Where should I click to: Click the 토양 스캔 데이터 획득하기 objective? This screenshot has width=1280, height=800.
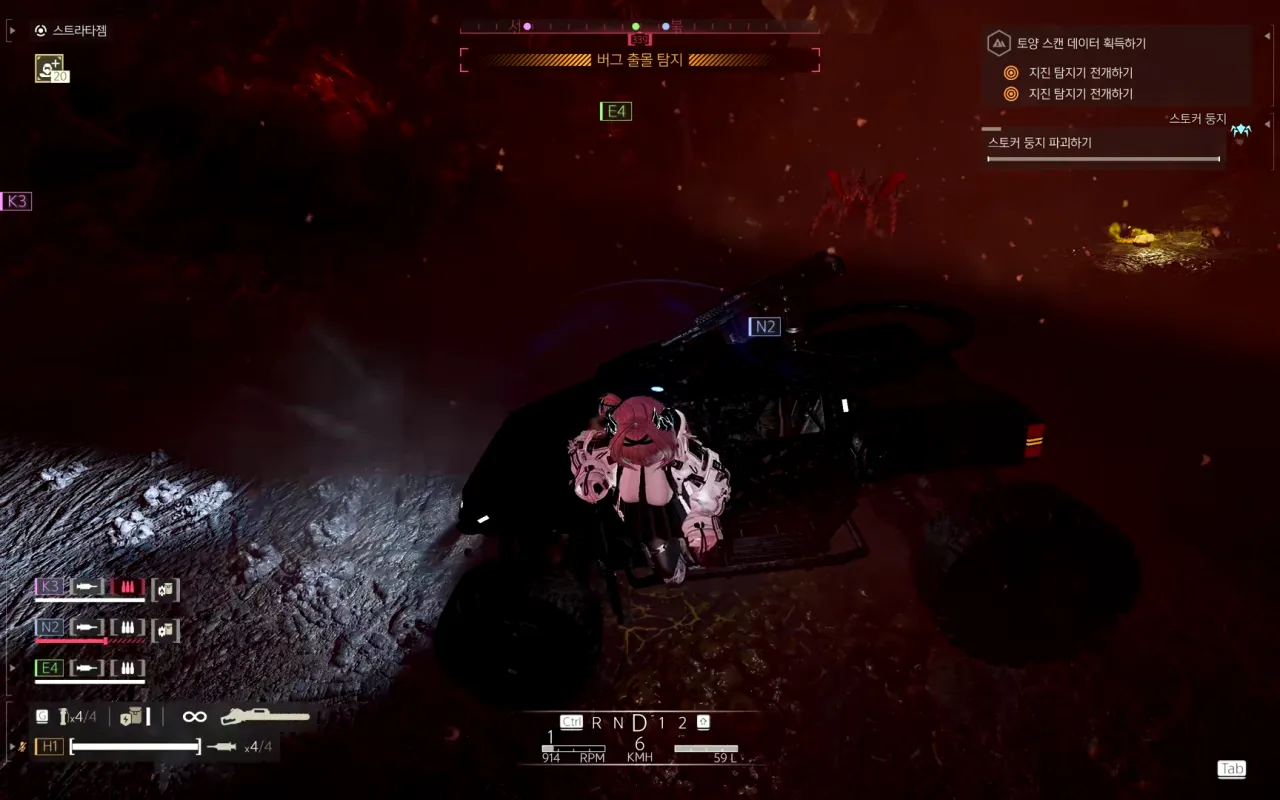(1081, 43)
